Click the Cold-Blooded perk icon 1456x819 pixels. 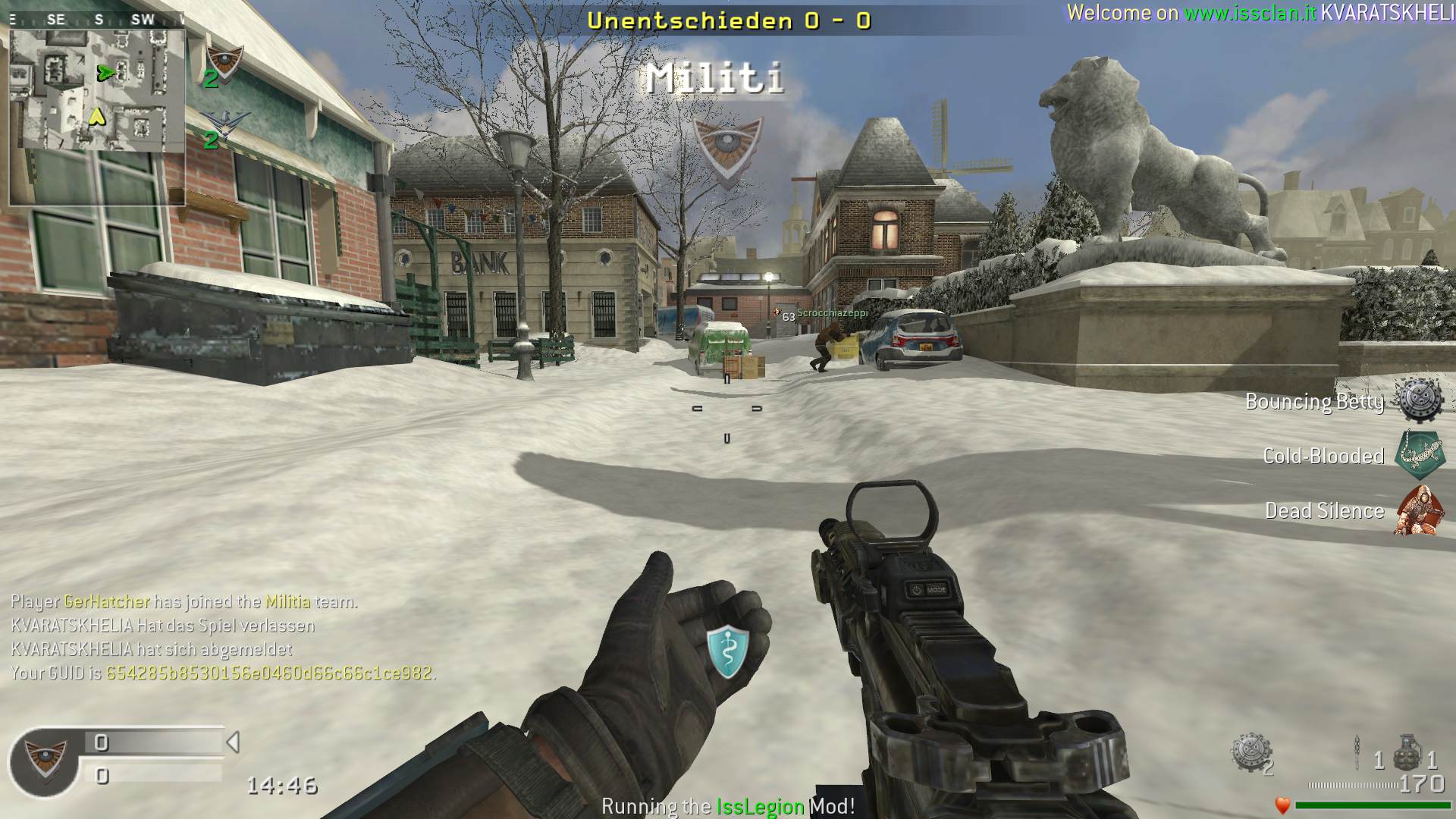coord(1420,455)
